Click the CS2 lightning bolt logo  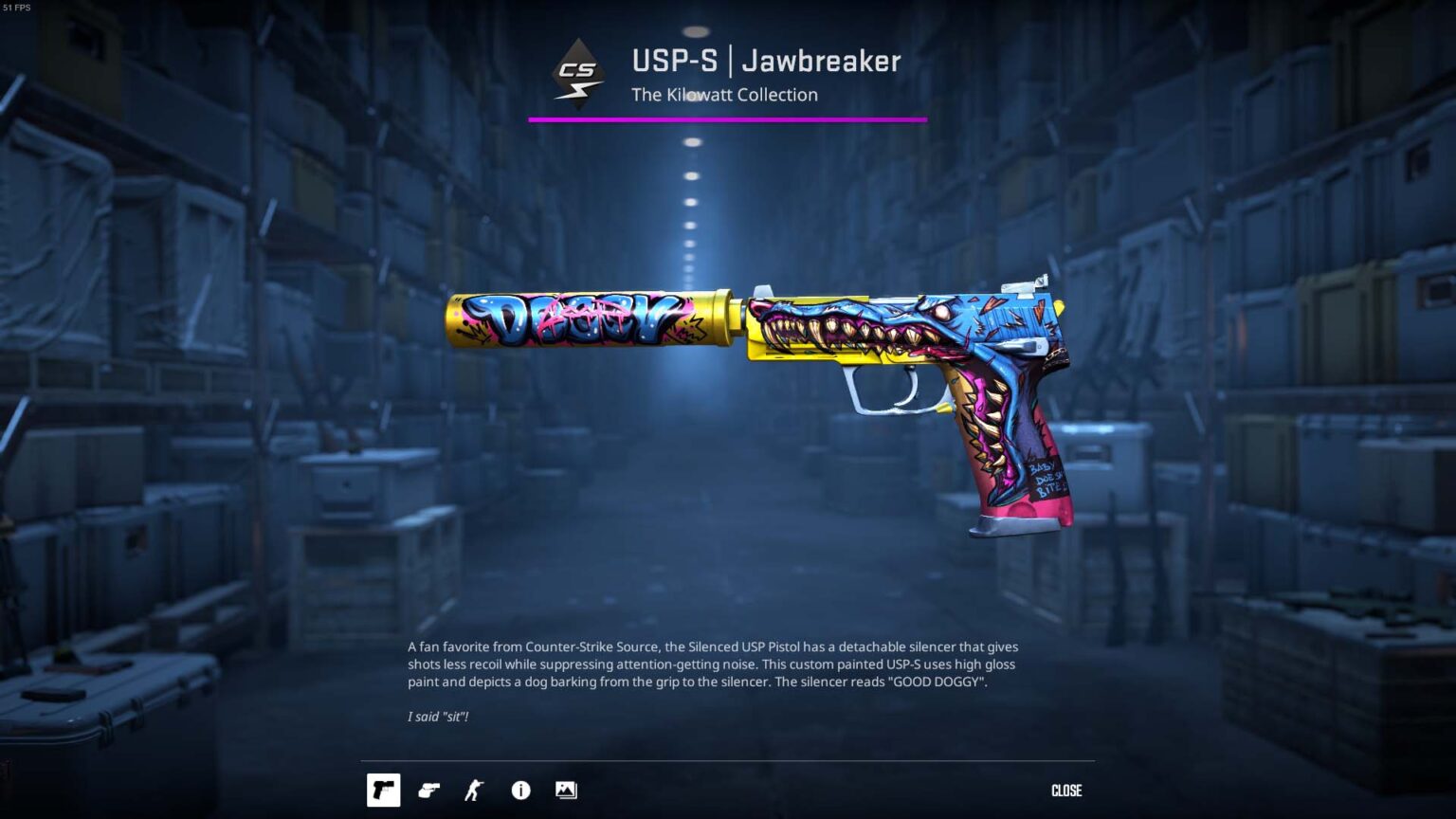tap(580, 72)
